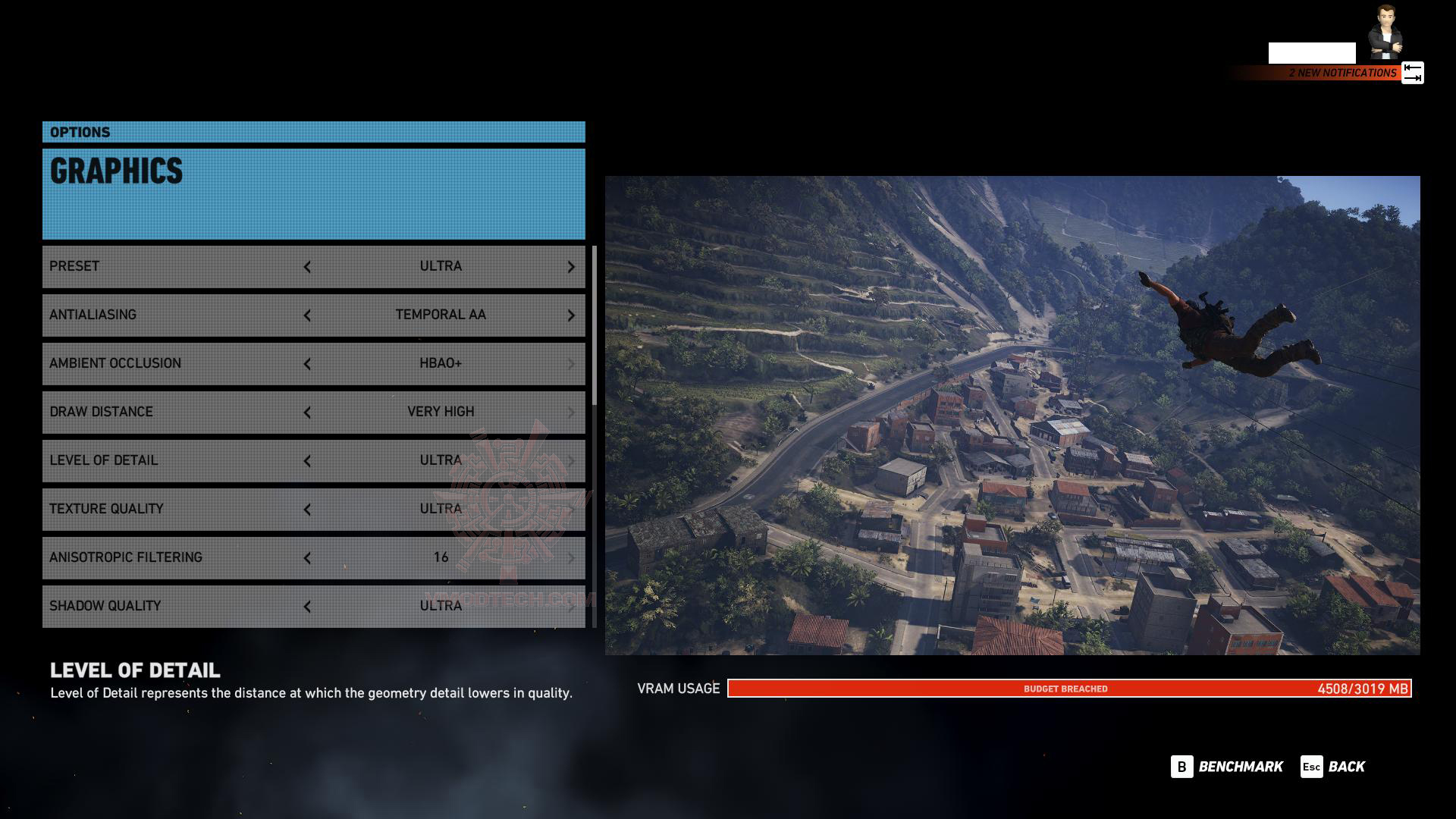Advance Antialiasing to the next option

tap(571, 315)
